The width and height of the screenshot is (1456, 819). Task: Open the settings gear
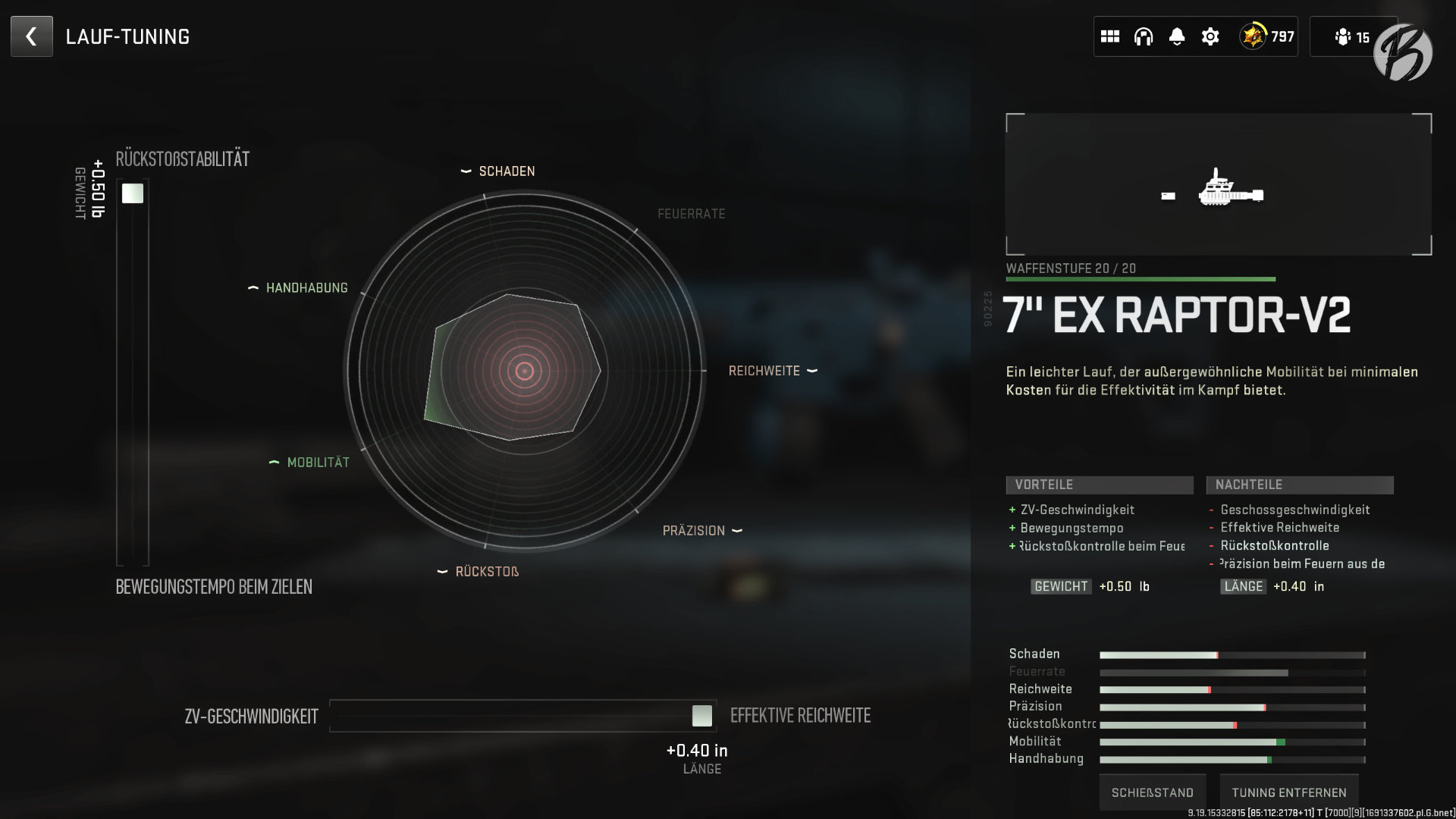(x=1210, y=36)
